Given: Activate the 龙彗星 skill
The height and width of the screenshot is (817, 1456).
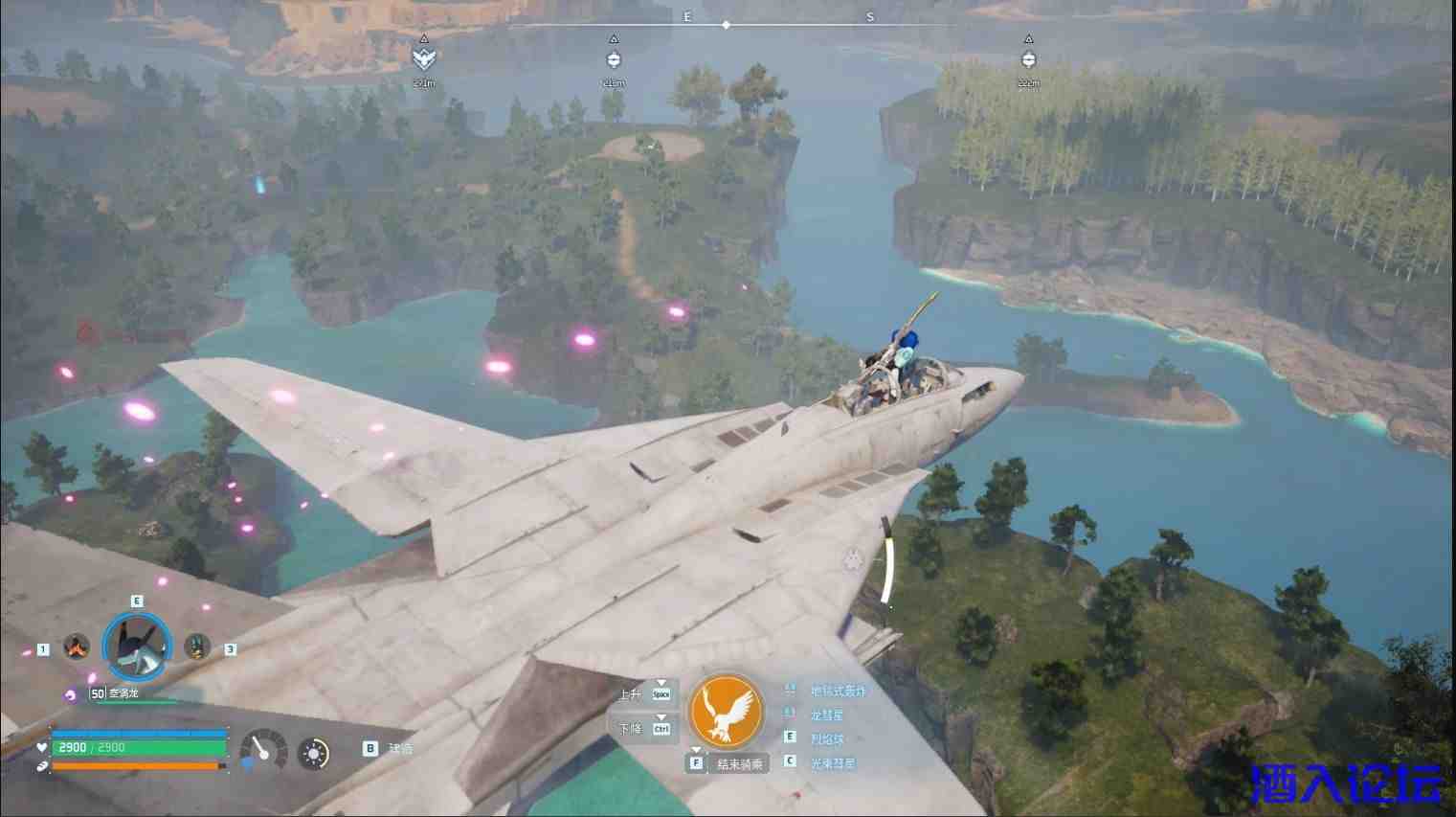Looking at the screenshot, I should pyautogui.click(x=826, y=715).
